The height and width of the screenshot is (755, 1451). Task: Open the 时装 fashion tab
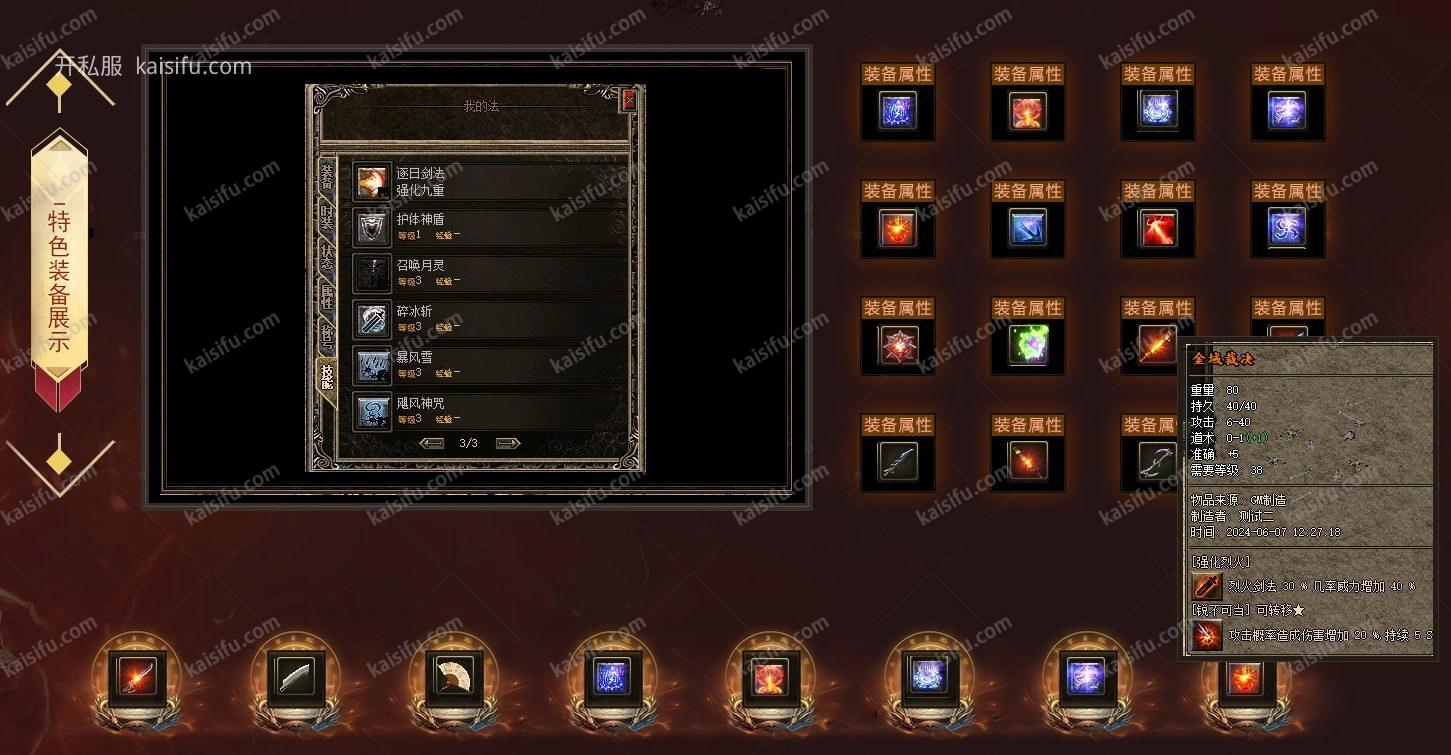pyautogui.click(x=326, y=220)
